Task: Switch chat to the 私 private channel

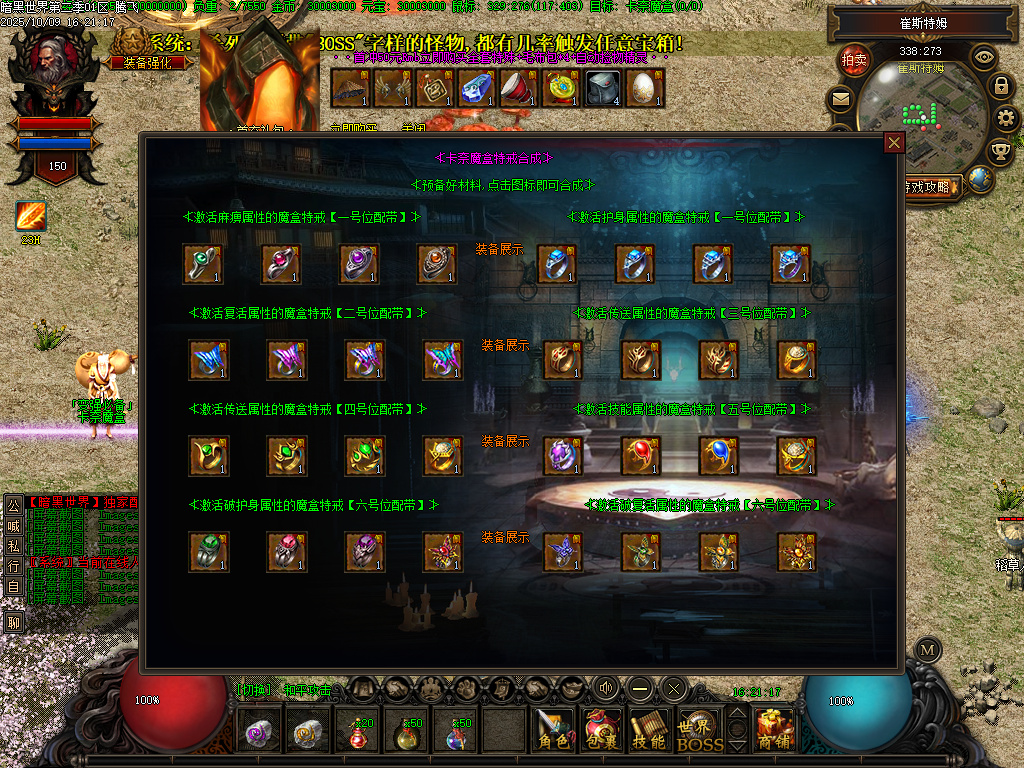Action: coord(14,546)
